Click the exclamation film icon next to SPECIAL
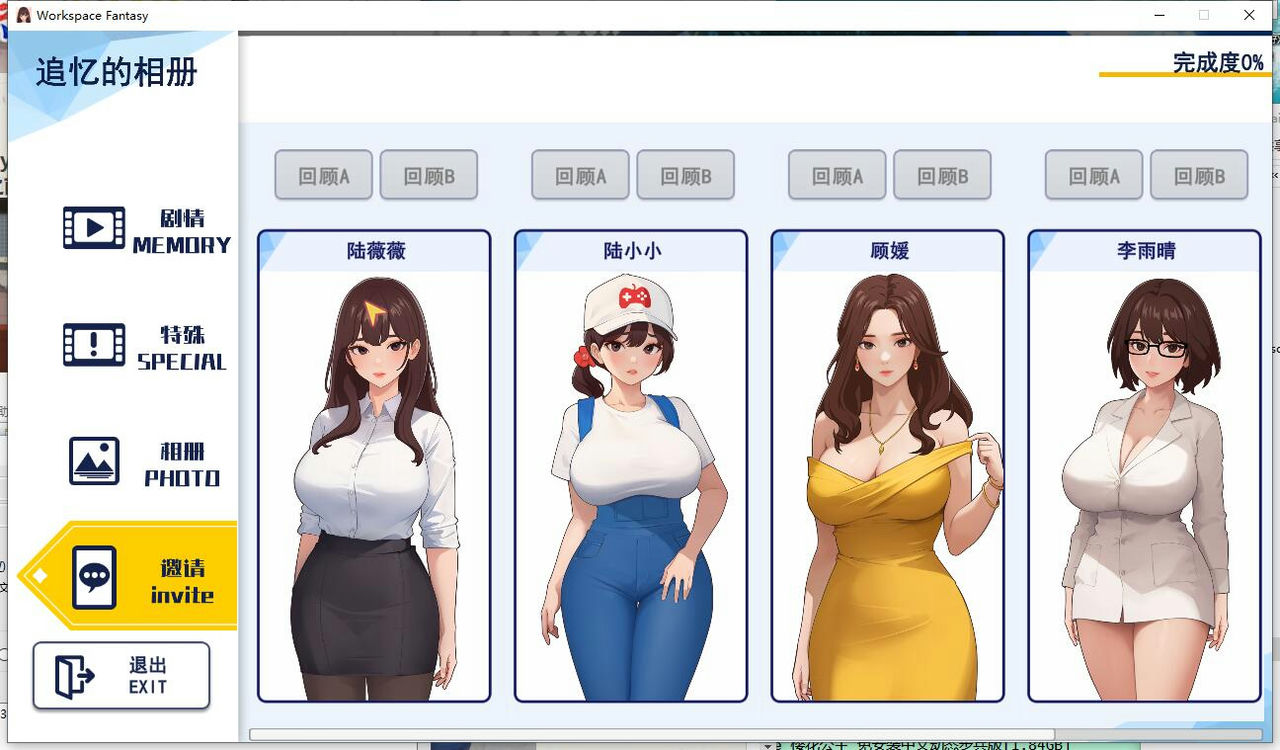This screenshot has height=750, width=1280. (93, 345)
